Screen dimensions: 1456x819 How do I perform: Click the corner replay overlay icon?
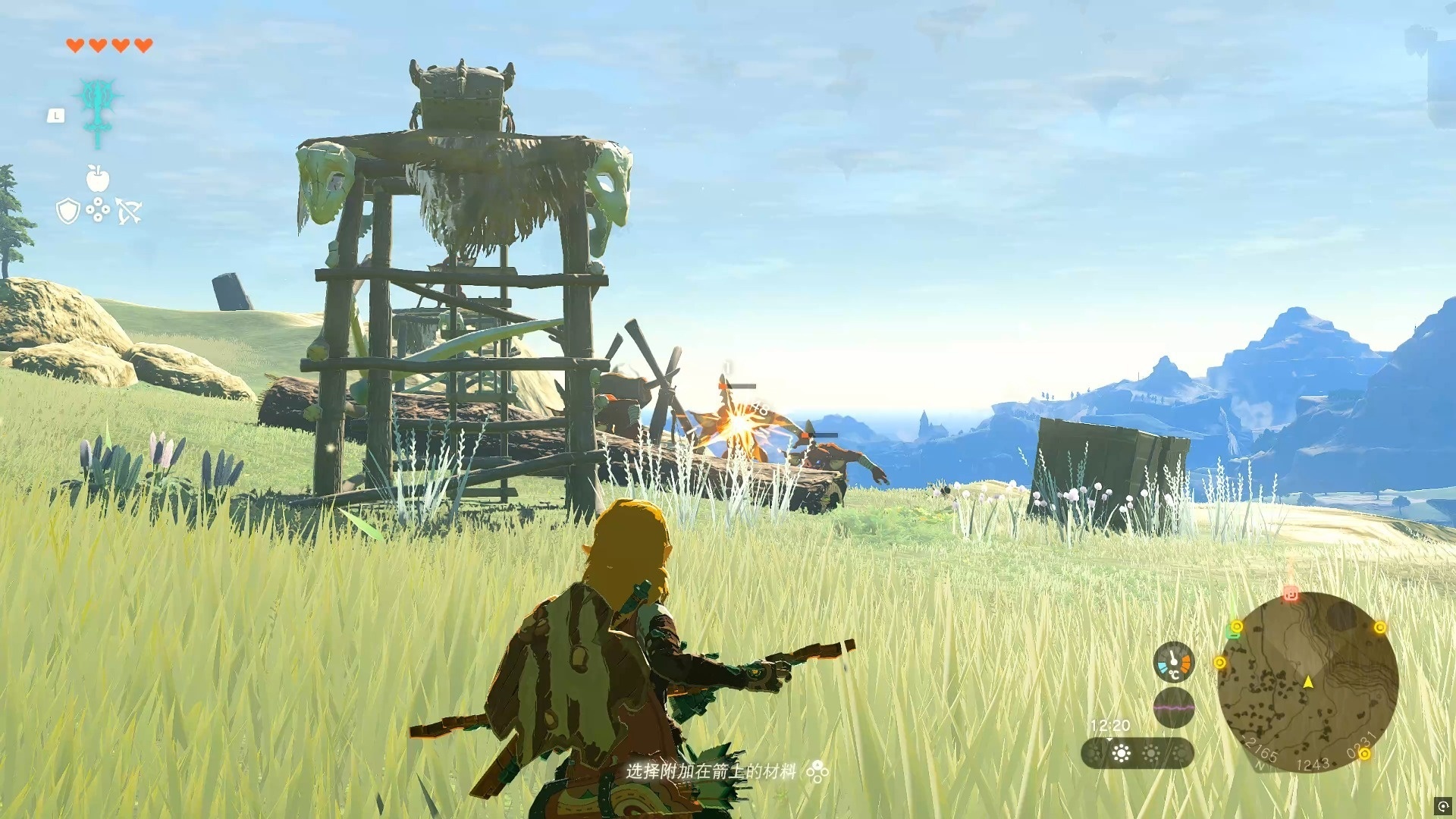click(x=1442, y=805)
